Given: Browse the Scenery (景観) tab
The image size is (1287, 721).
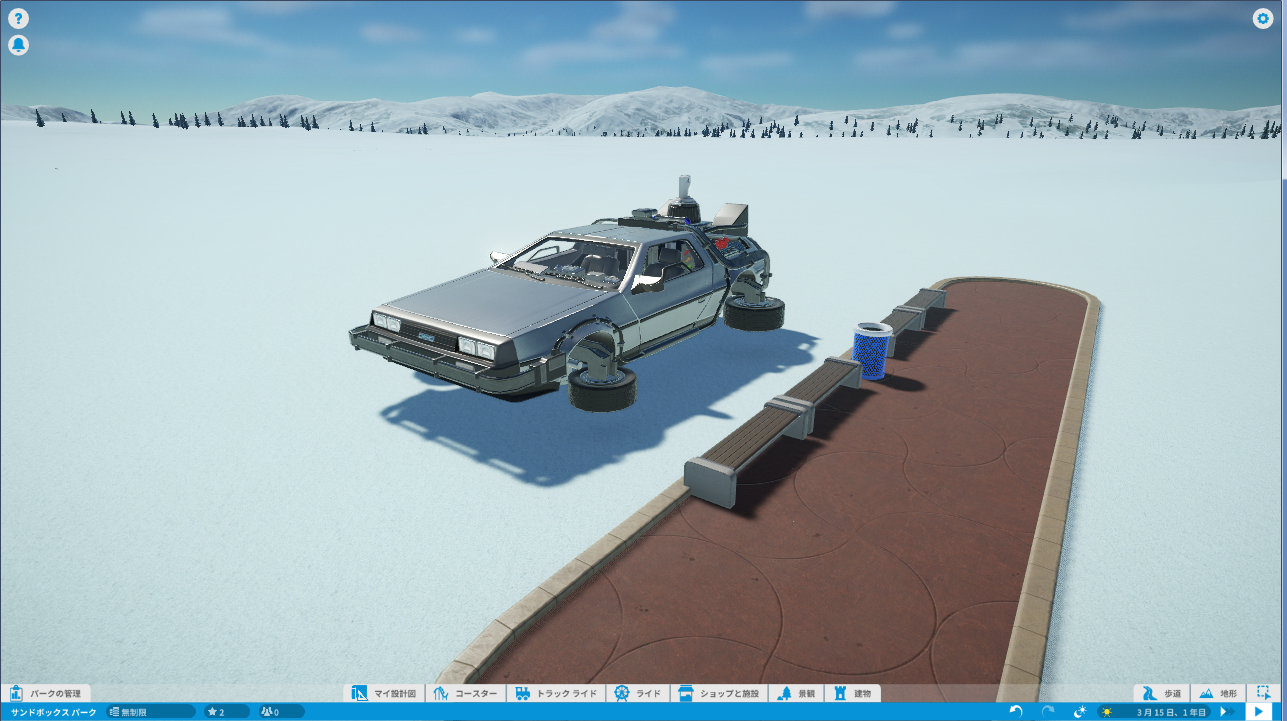Looking at the screenshot, I should [x=797, y=693].
